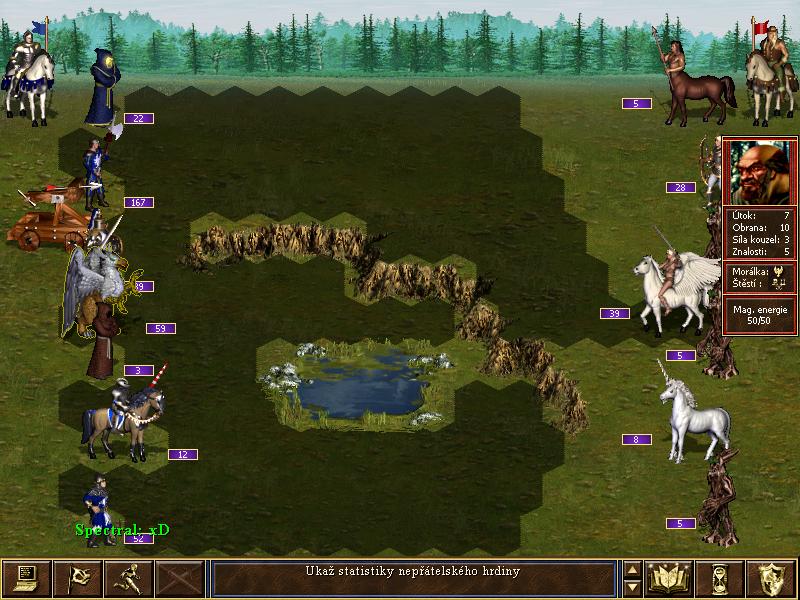This screenshot has width=800, height=600.
Task: Surrender the battle with the flag button
Action: tap(77, 578)
